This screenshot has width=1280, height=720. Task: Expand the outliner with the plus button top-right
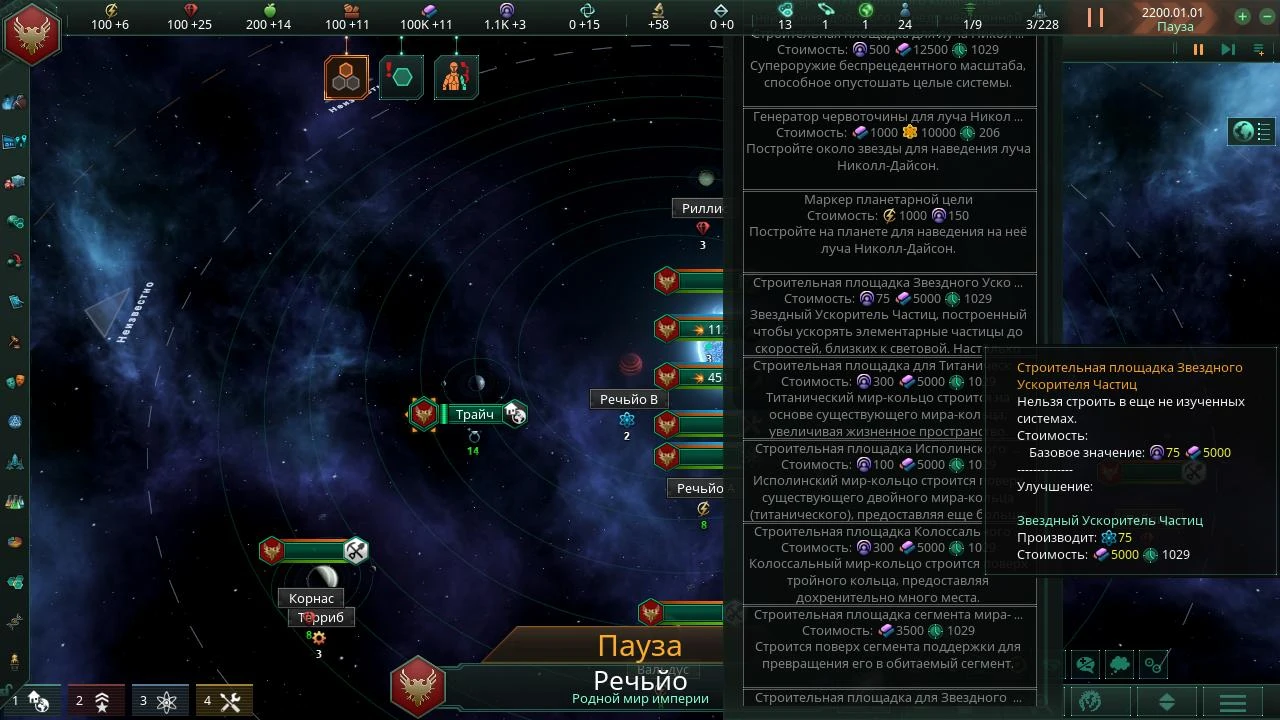click(1242, 15)
